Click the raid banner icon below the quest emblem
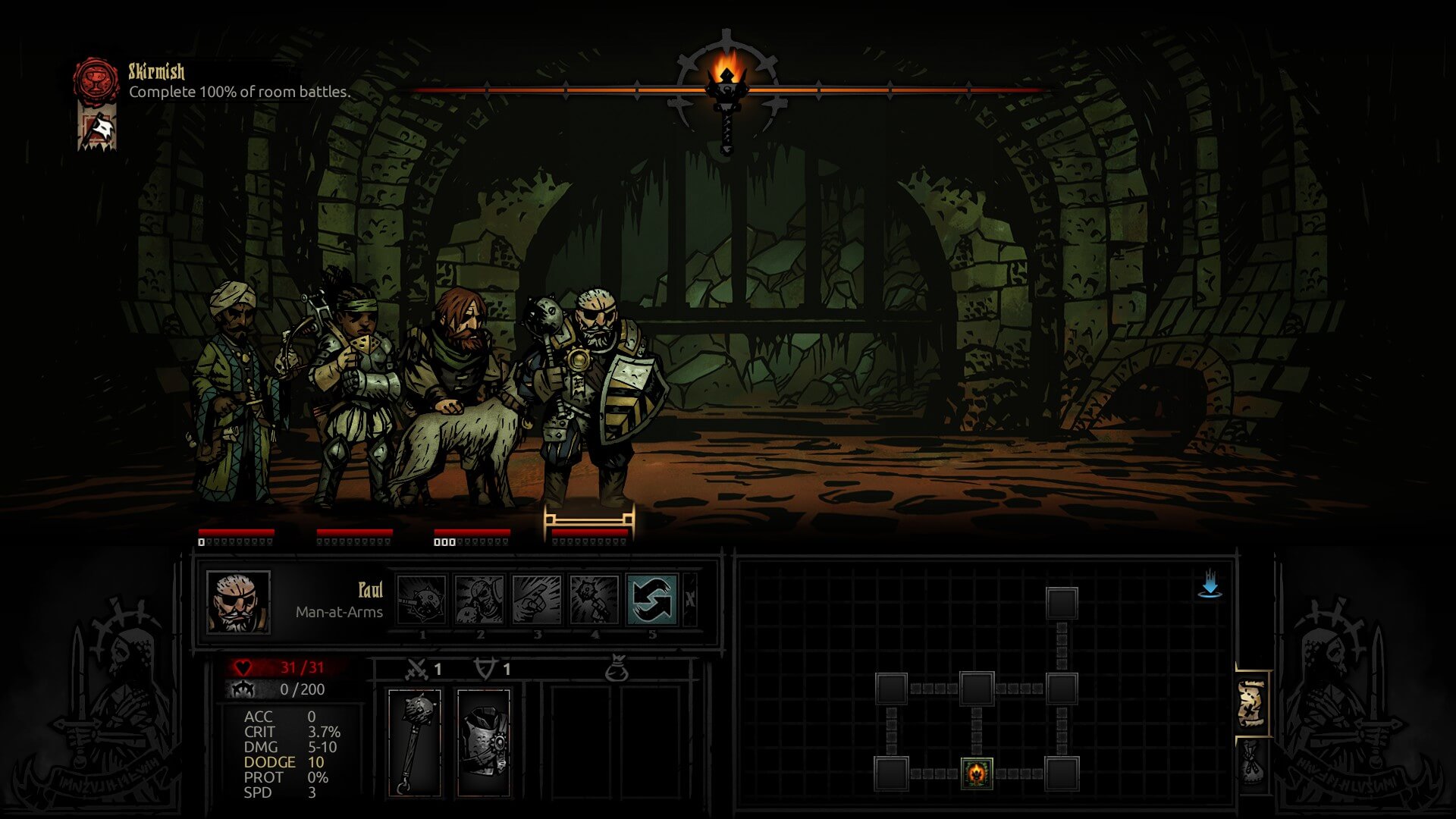Viewport: 1456px width, 819px height. coord(96,125)
